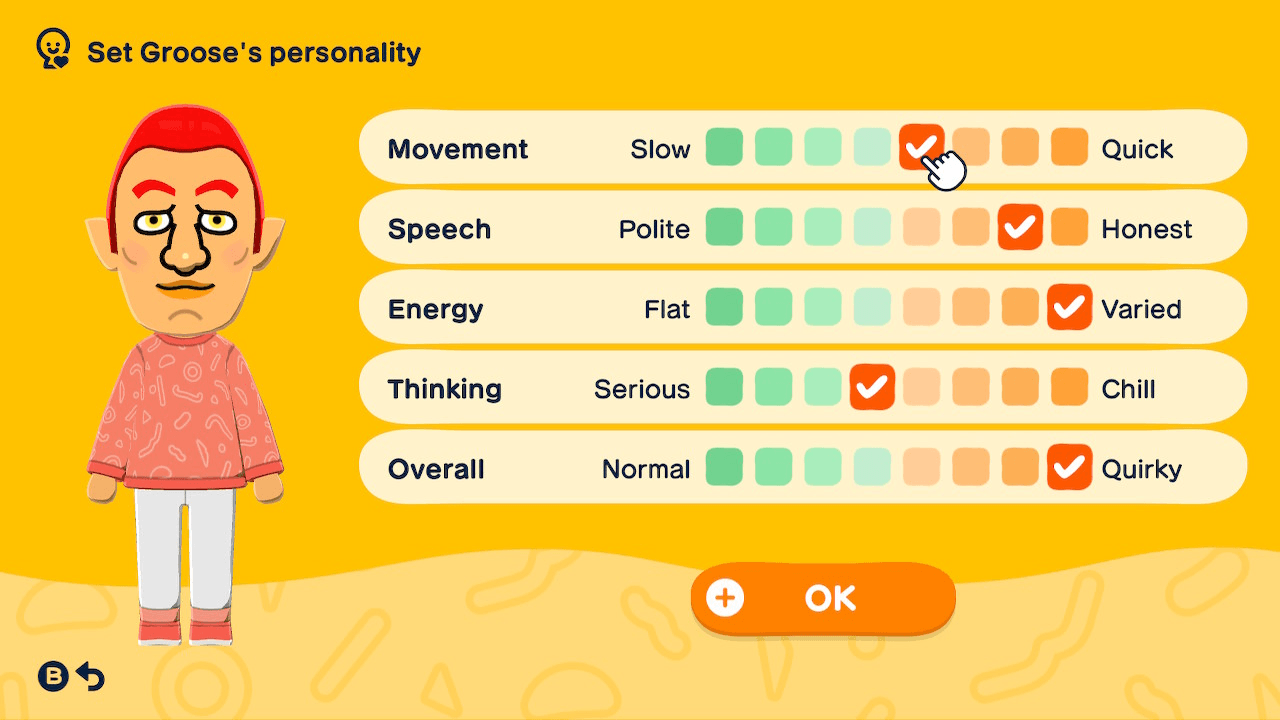Set Thinking to the most Chill level

[x=1069, y=388]
